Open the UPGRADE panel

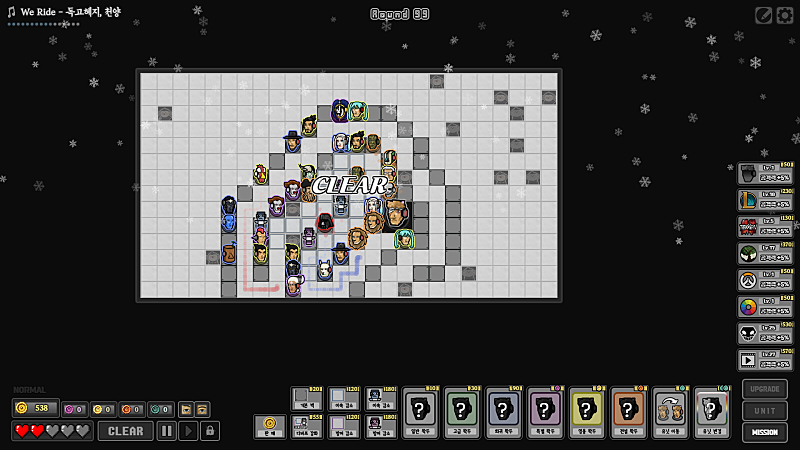point(765,388)
